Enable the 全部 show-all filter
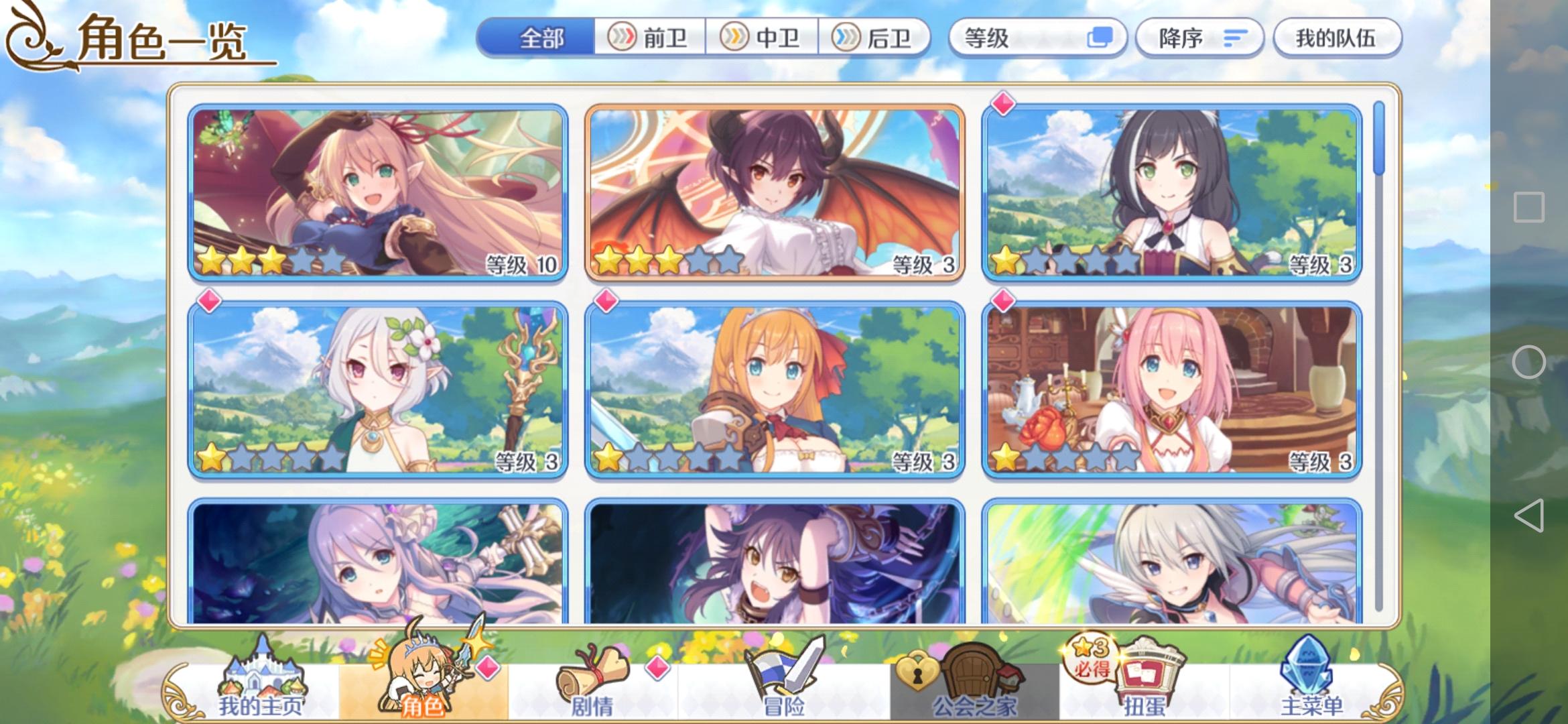The width and height of the screenshot is (1568, 724). coord(544,38)
